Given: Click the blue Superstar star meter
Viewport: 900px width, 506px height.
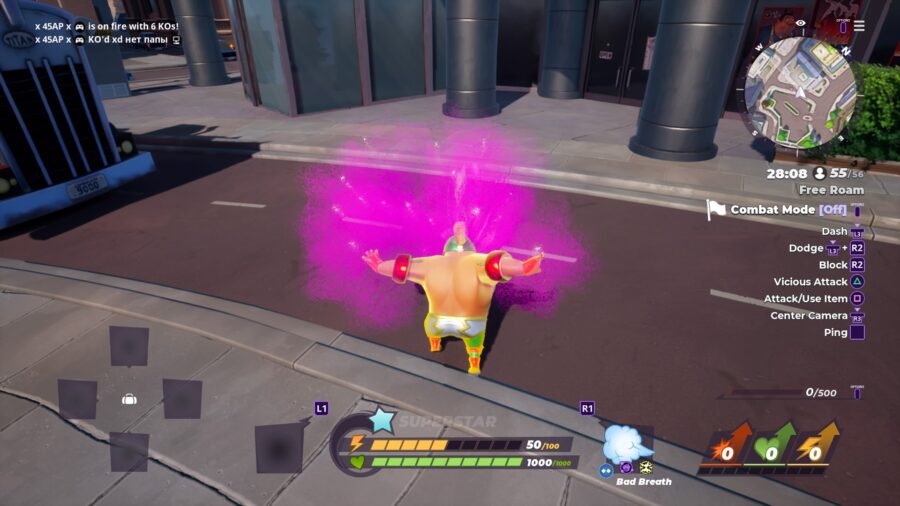Looking at the screenshot, I should click(382, 420).
